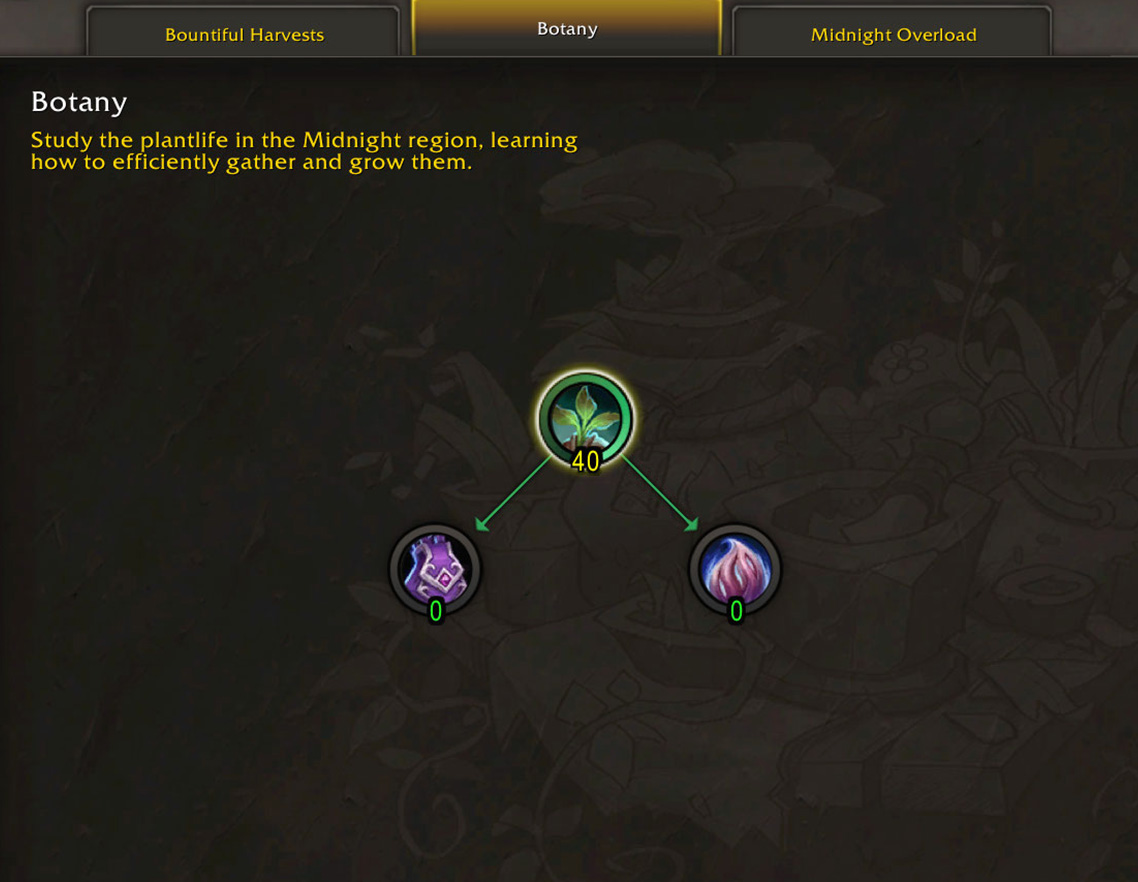The image size is (1138, 882).
Task: Select the Botany tab
Action: tap(566, 29)
